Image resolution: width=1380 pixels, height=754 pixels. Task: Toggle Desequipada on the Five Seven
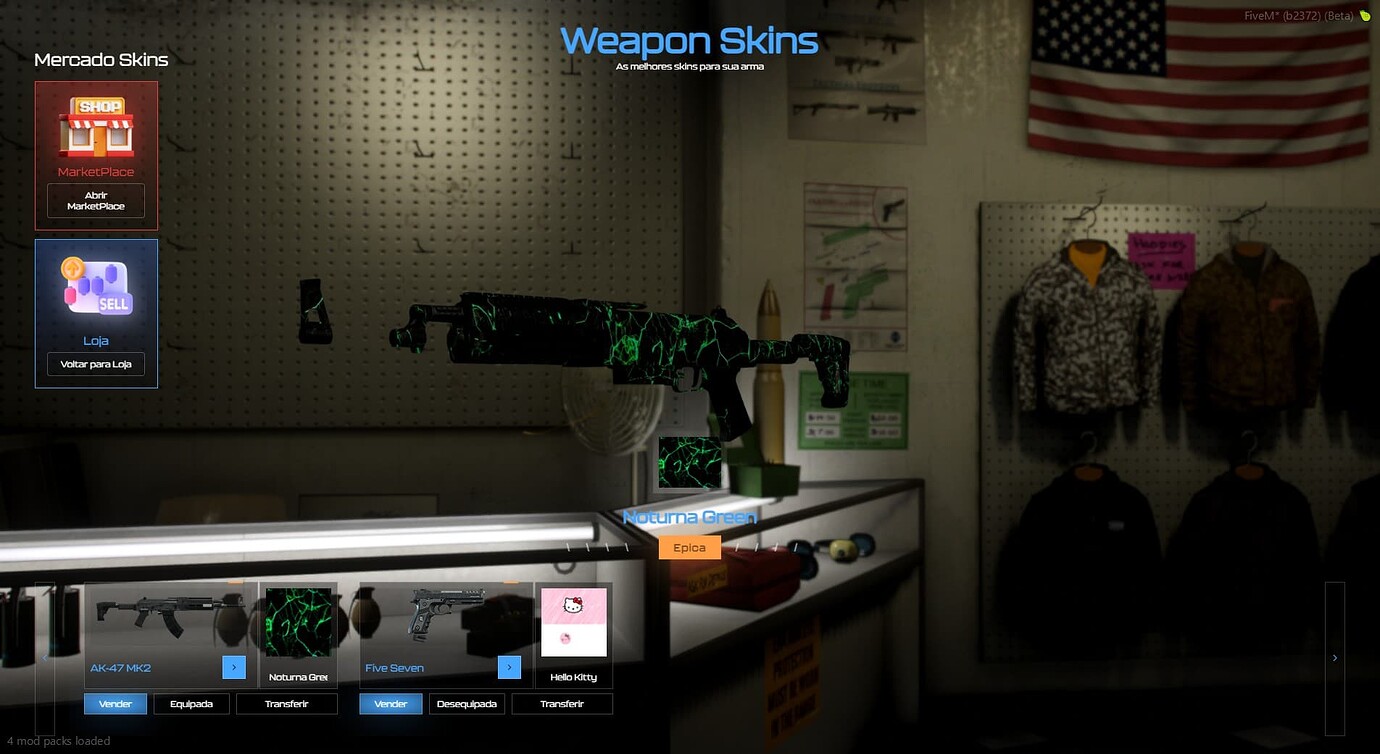tap(467, 703)
